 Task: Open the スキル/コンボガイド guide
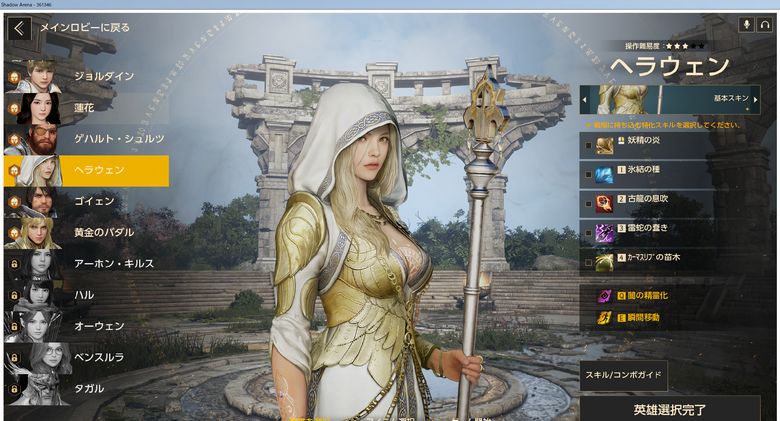click(x=623, y=375)
